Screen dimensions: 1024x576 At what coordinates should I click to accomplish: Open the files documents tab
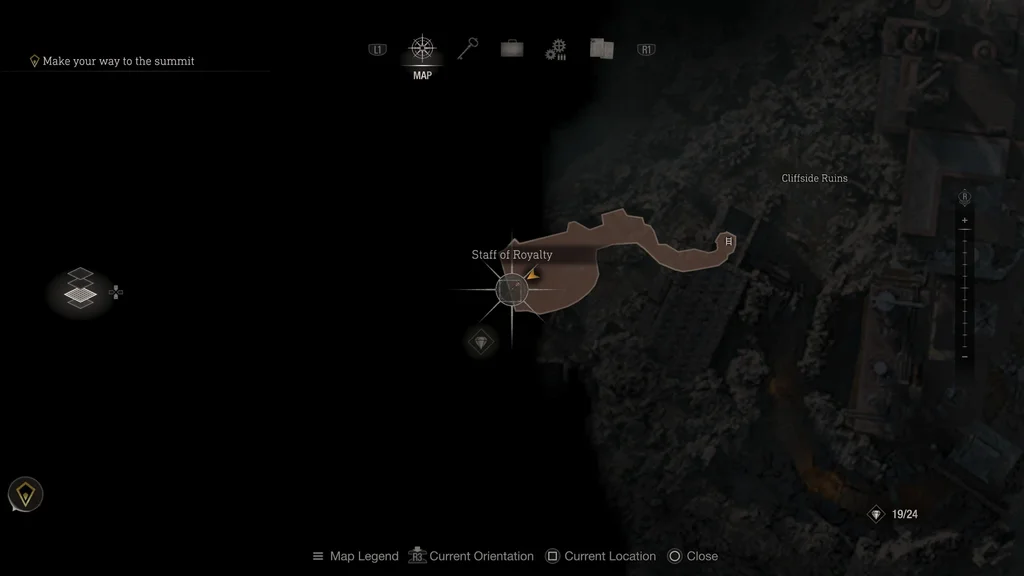pos(601,49)
